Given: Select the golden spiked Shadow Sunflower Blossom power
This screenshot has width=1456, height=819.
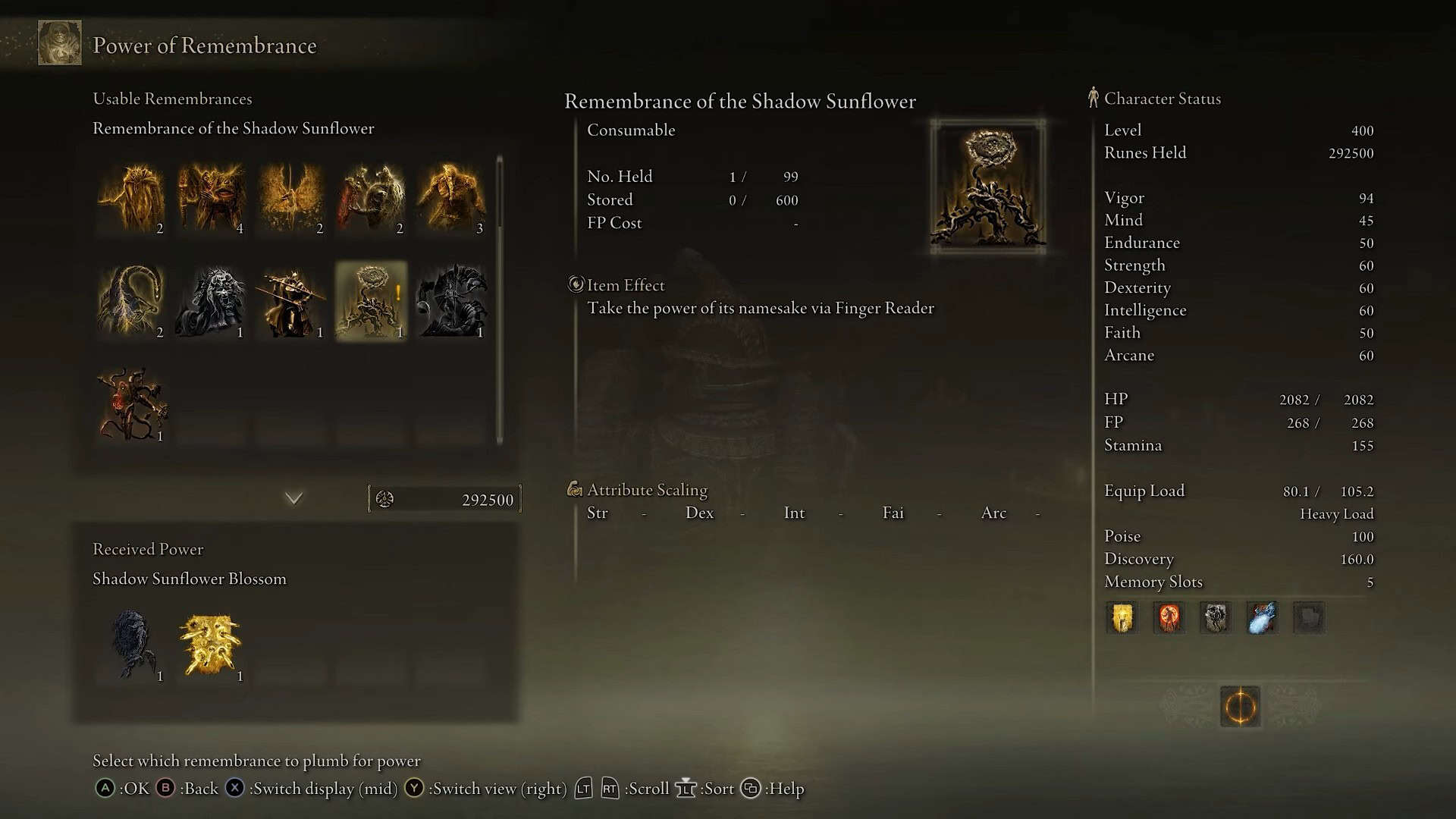Looking at the screenshot, I should click(212, 645).
